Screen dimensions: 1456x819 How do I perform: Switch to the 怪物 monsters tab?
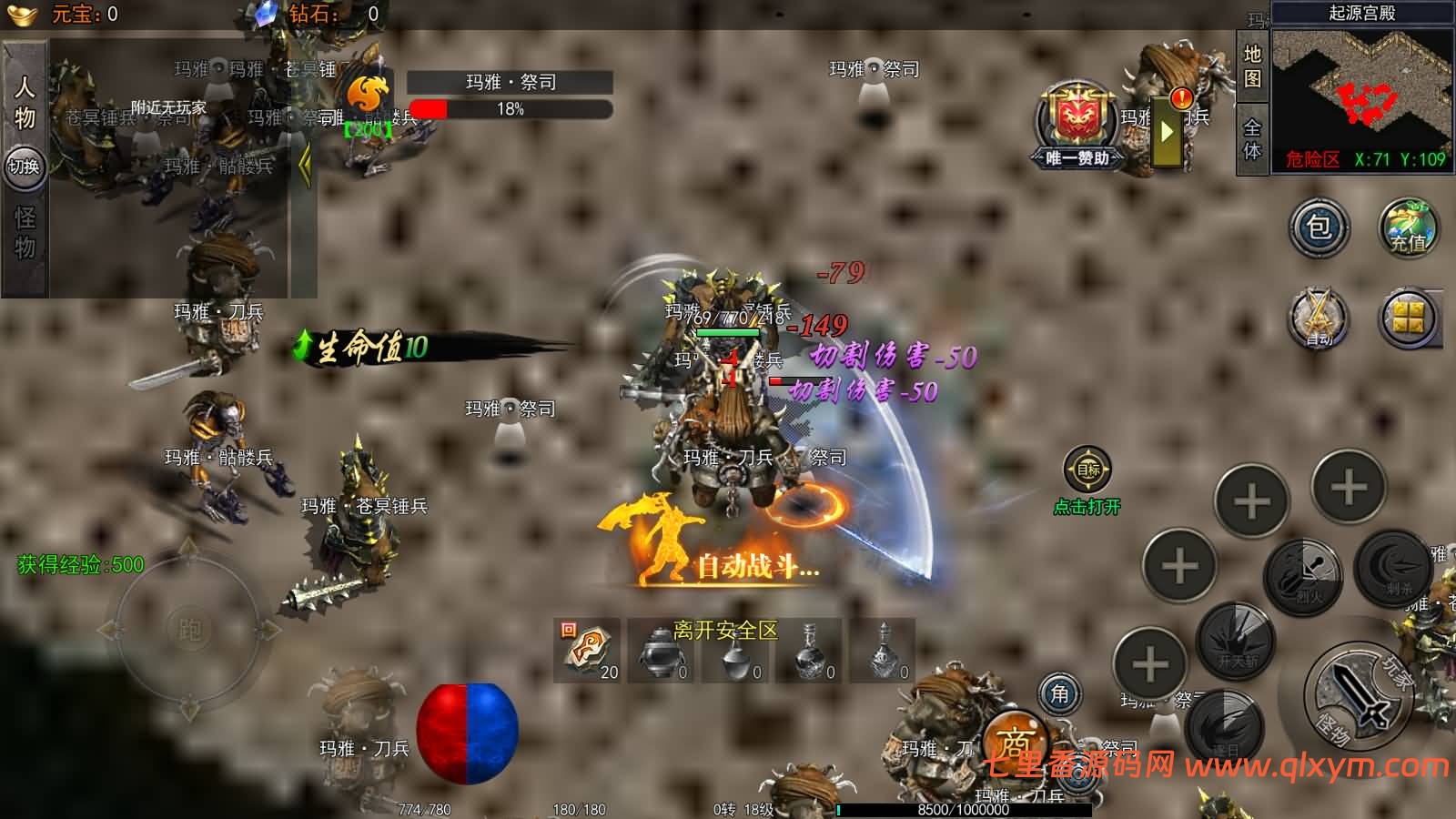25,233
